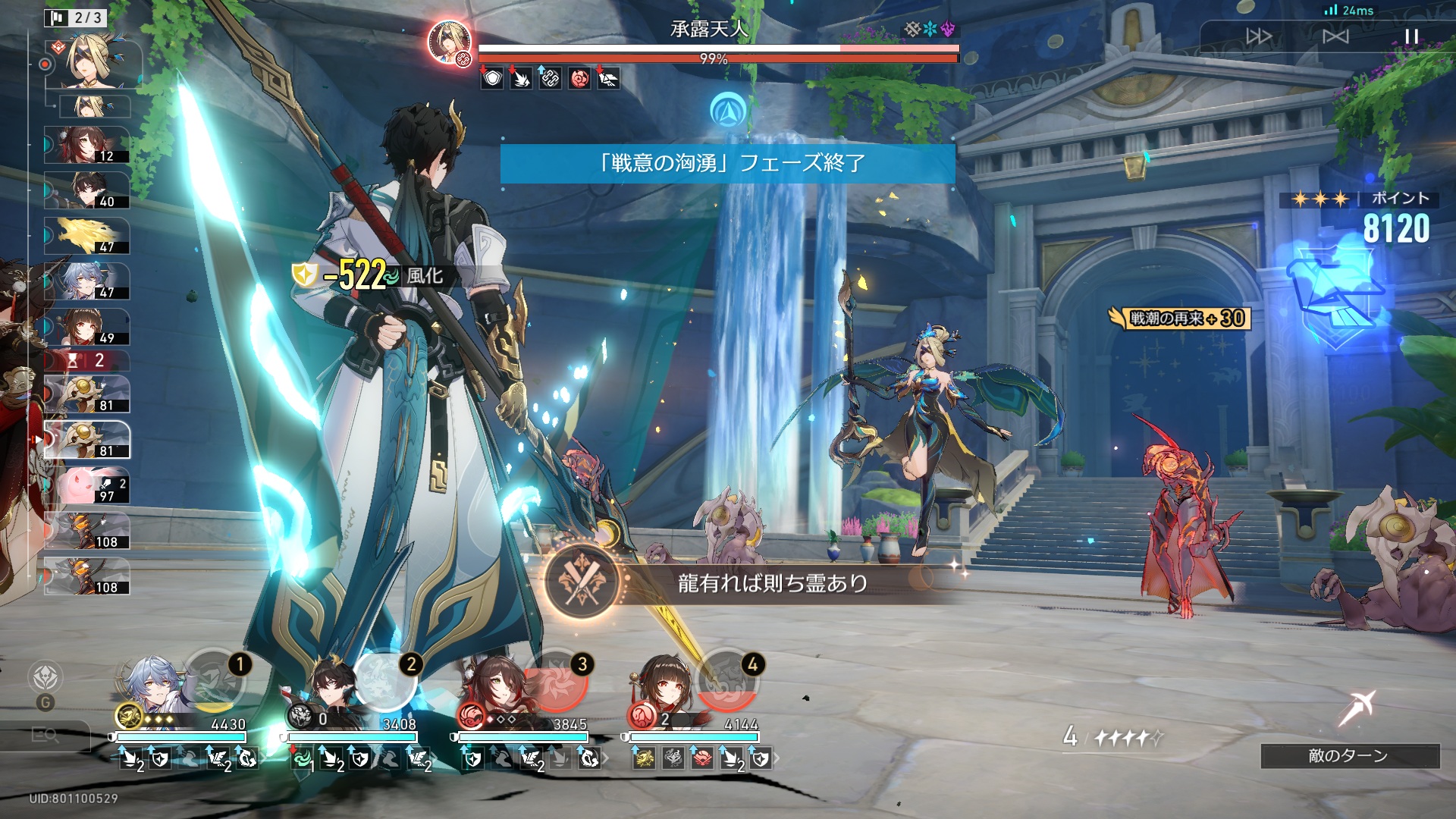Toggle the auto-battle button
This screenshot has width=1456, height=819.
(x=1335, y=36)
